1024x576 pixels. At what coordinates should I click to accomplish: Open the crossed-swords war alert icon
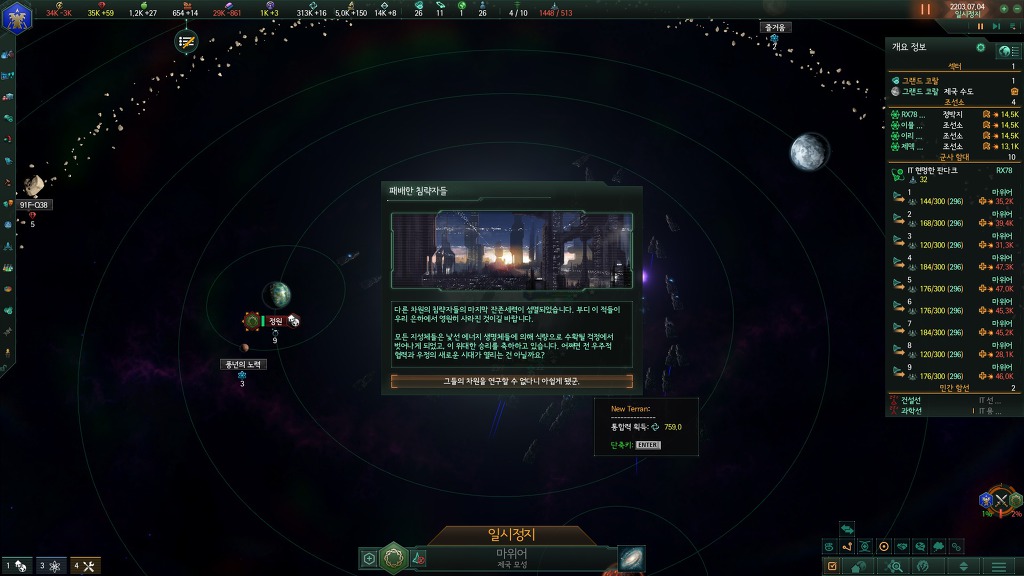coord(1000,500)
